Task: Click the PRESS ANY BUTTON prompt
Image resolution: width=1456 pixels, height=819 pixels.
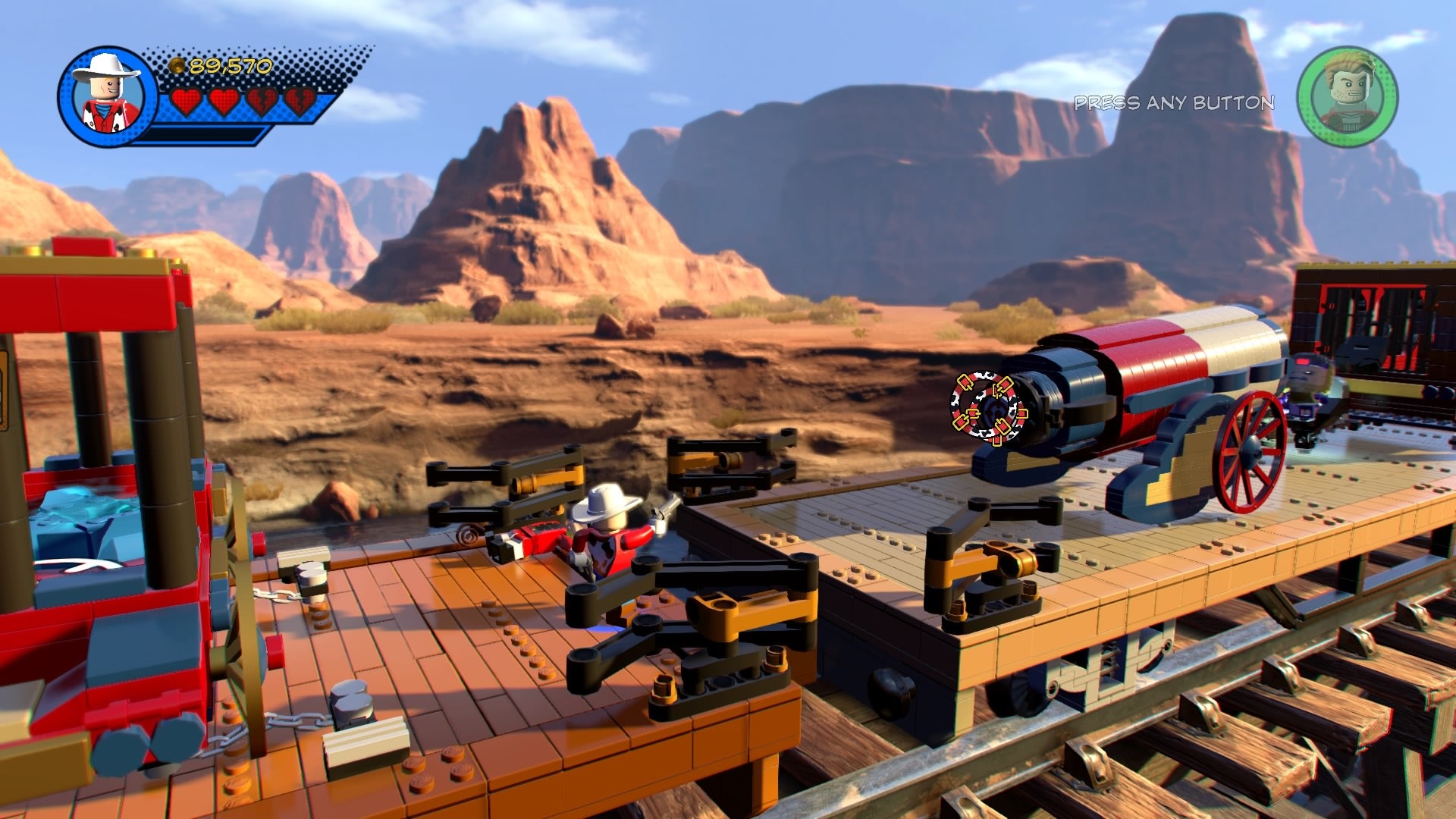Action: [1174, 102]
